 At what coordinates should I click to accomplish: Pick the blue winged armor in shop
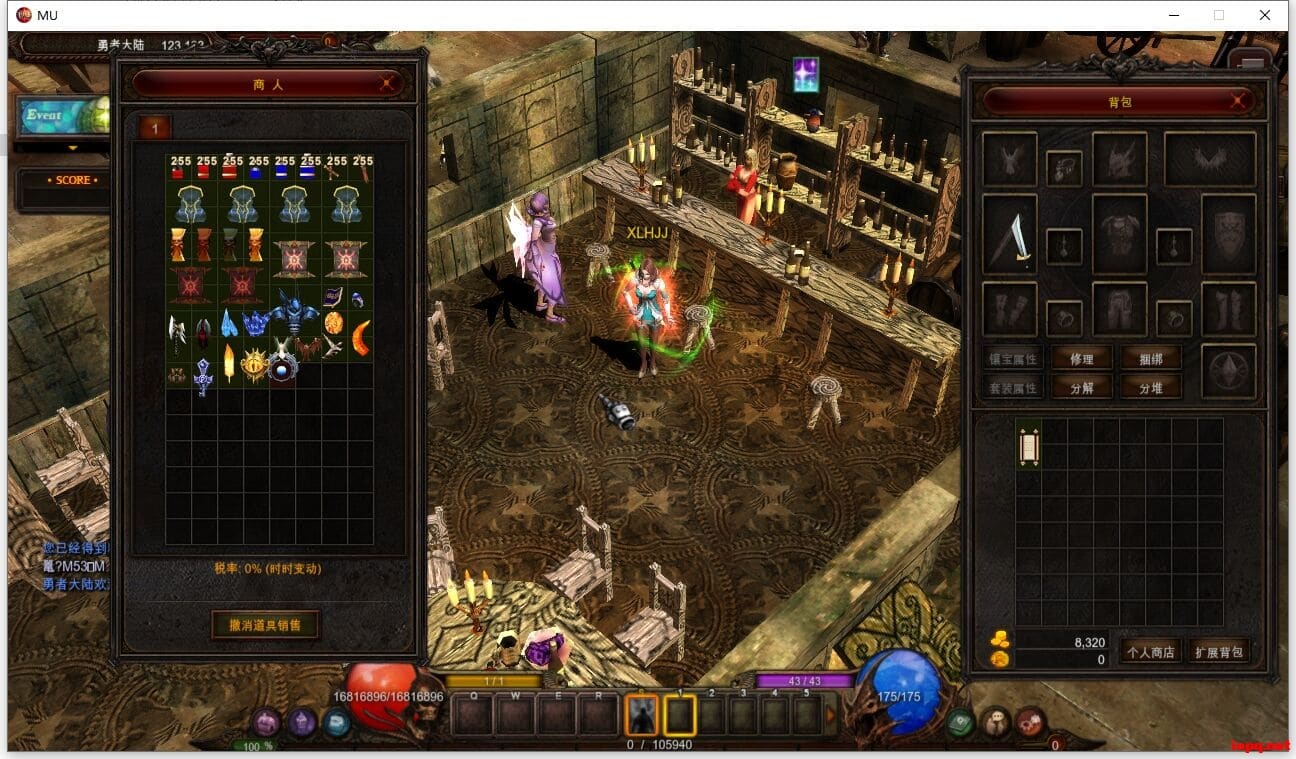click(296, 315)
